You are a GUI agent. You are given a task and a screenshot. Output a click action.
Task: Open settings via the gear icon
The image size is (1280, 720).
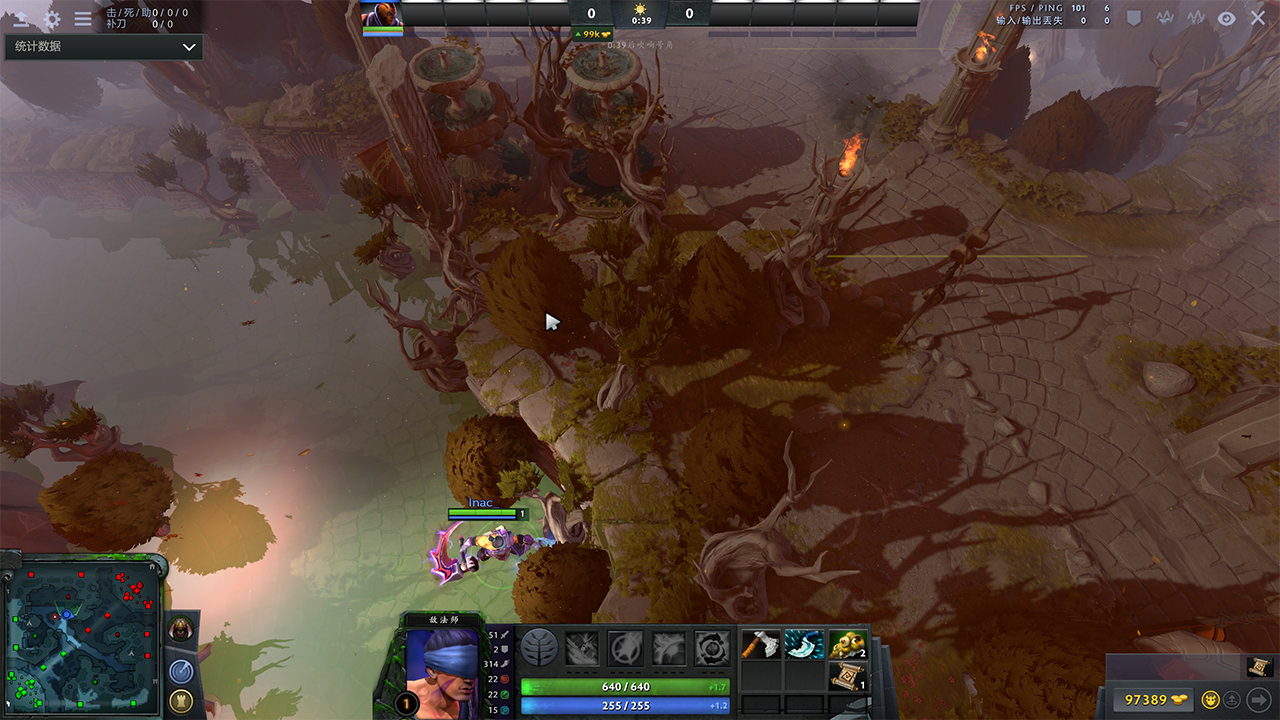(x=52, y=19)
